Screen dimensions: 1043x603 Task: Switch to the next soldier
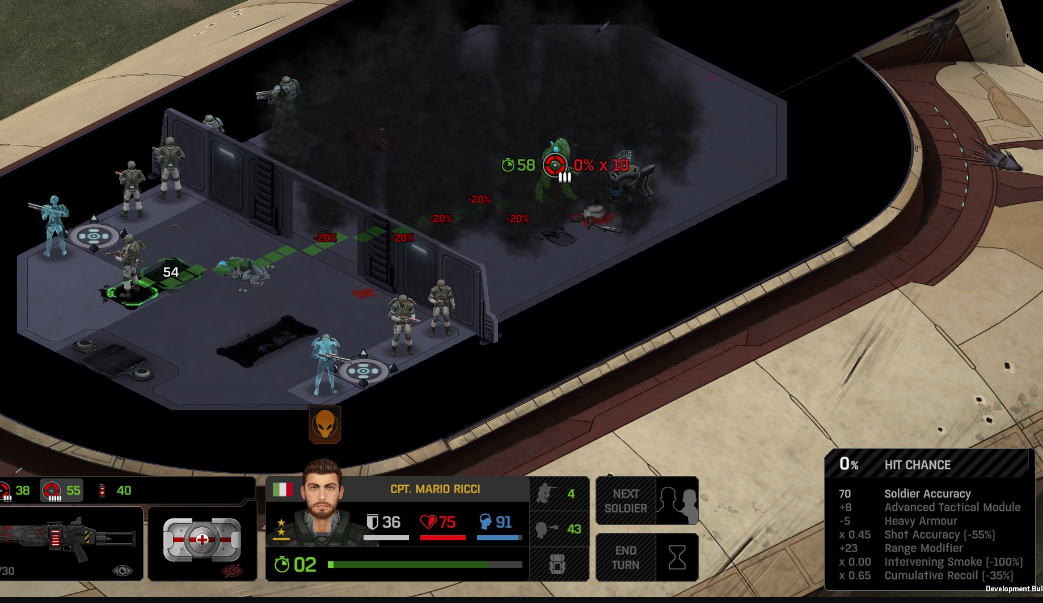pyautogui.click(x=646, y=500)
